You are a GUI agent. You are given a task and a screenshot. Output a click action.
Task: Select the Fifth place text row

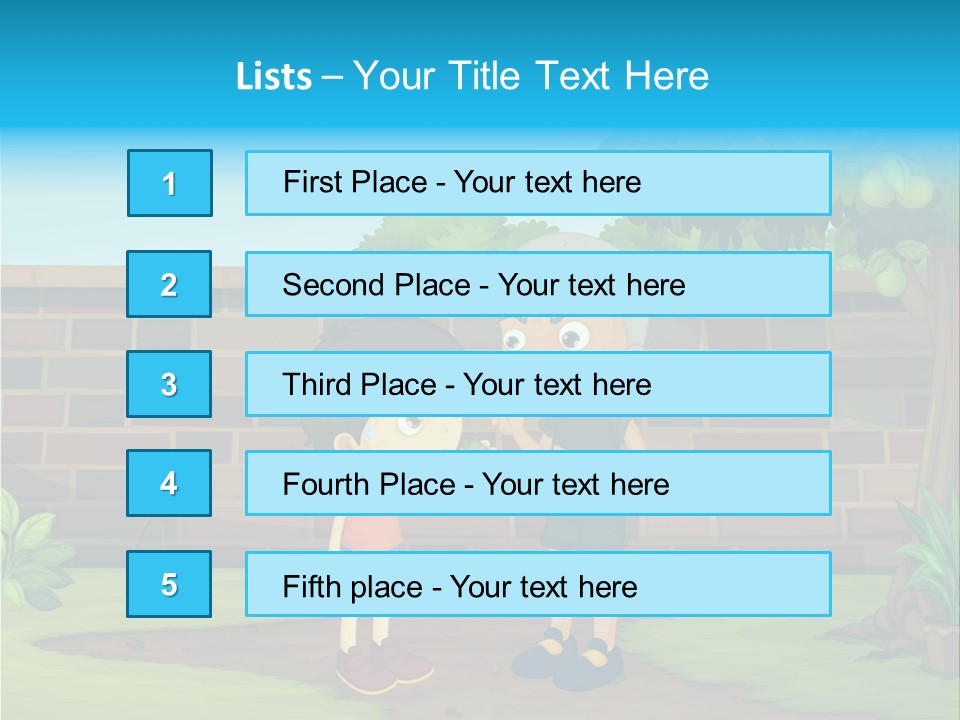tap(538, 585)
